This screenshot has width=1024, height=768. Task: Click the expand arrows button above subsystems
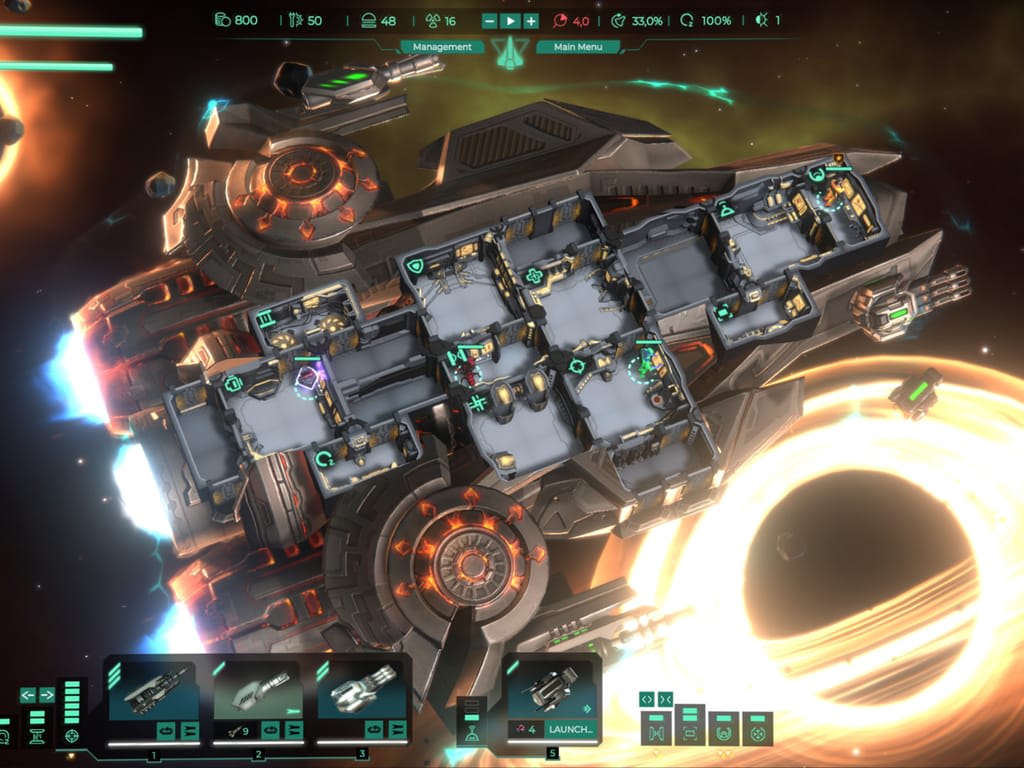click(x=647, y=698)
